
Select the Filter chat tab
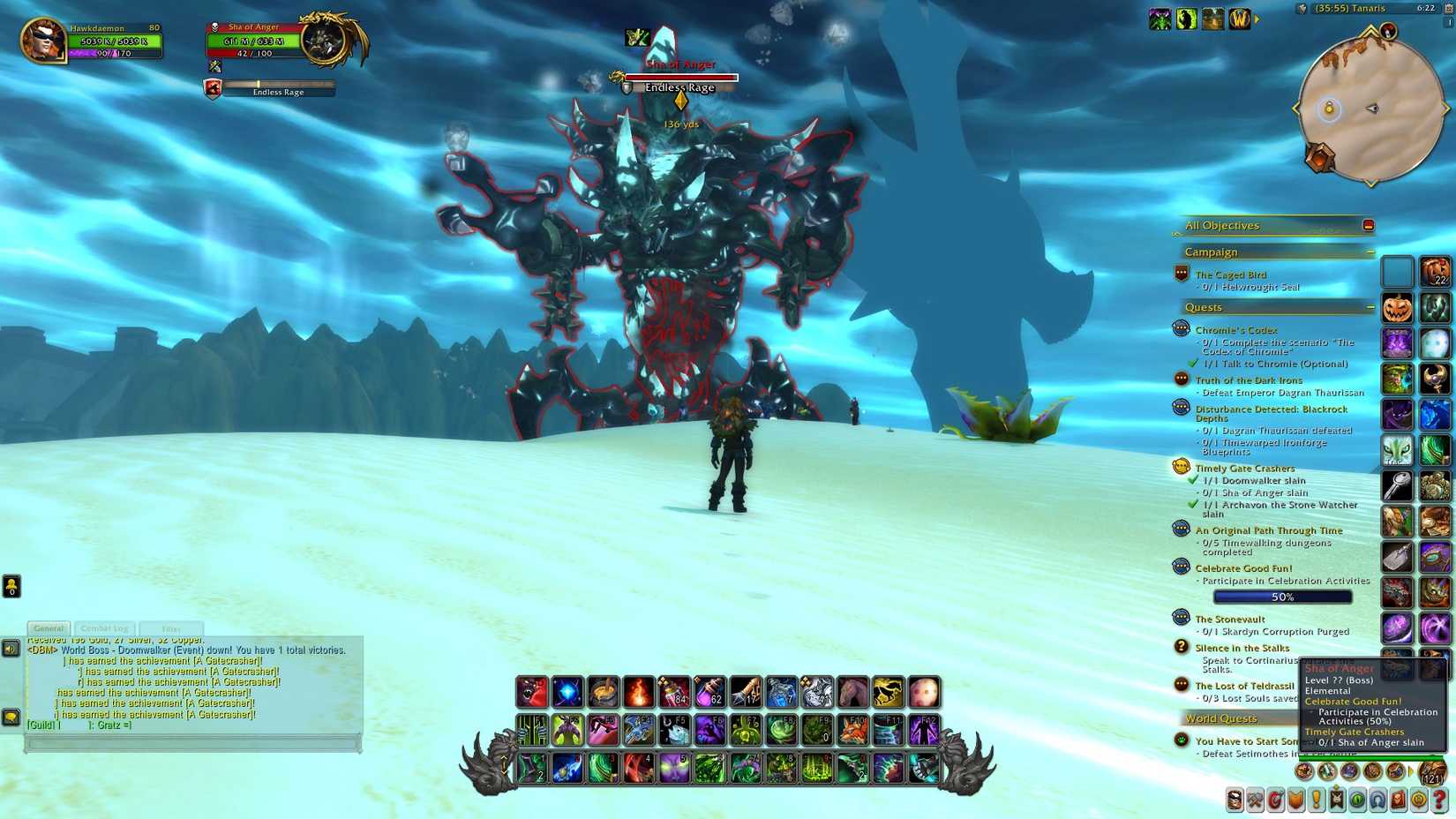[x=171, y=627]
